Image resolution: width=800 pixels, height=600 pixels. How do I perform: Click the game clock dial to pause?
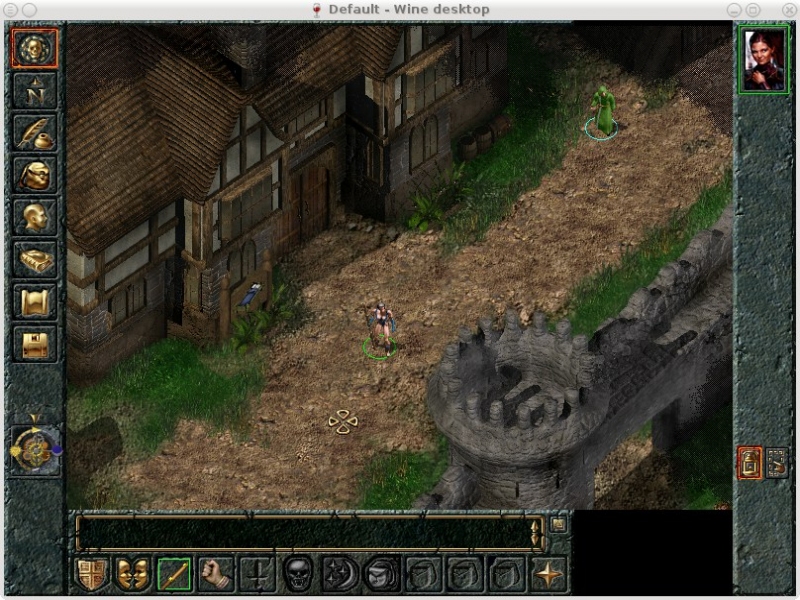34,450
